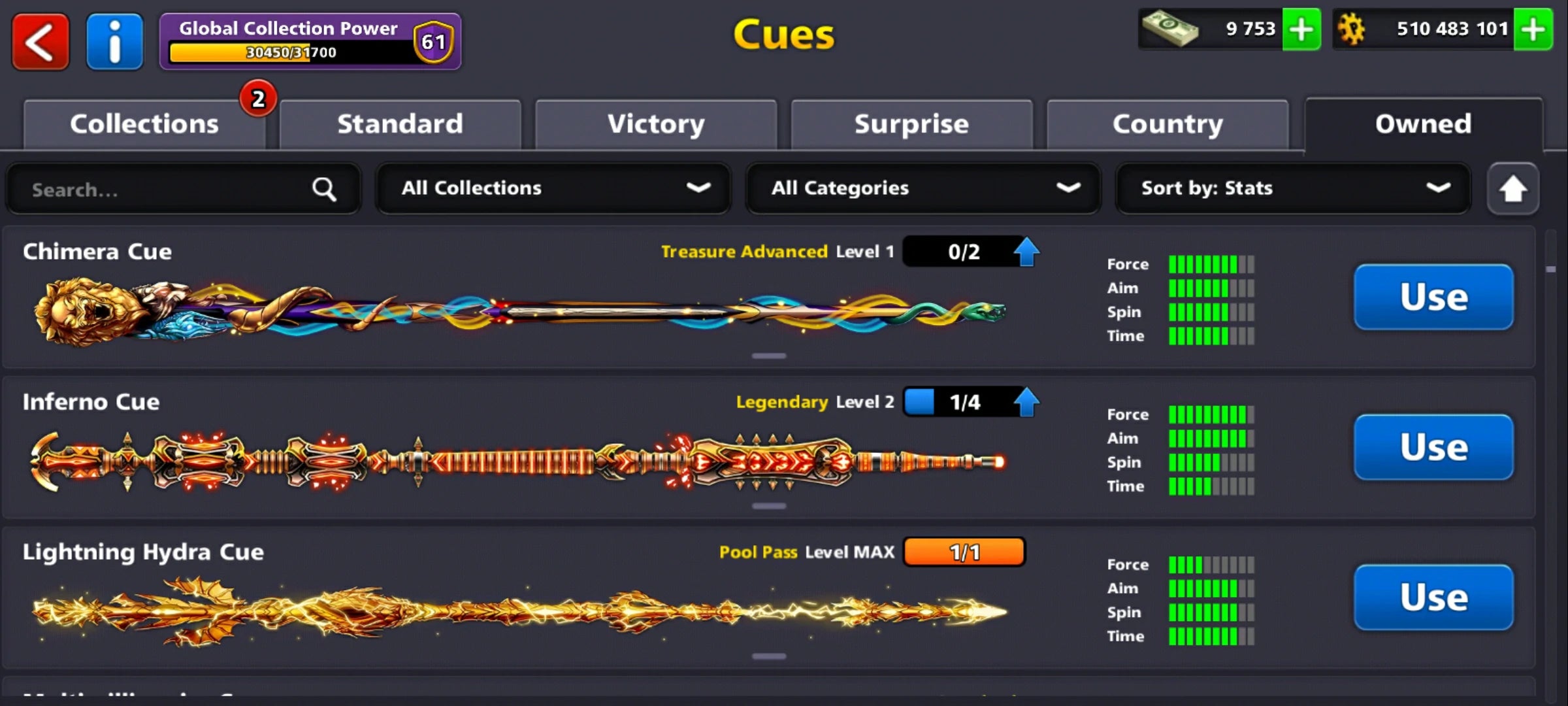1568x706 pixels.
Task: Click the sort direction arrow icon
Action: [1513, 188]
